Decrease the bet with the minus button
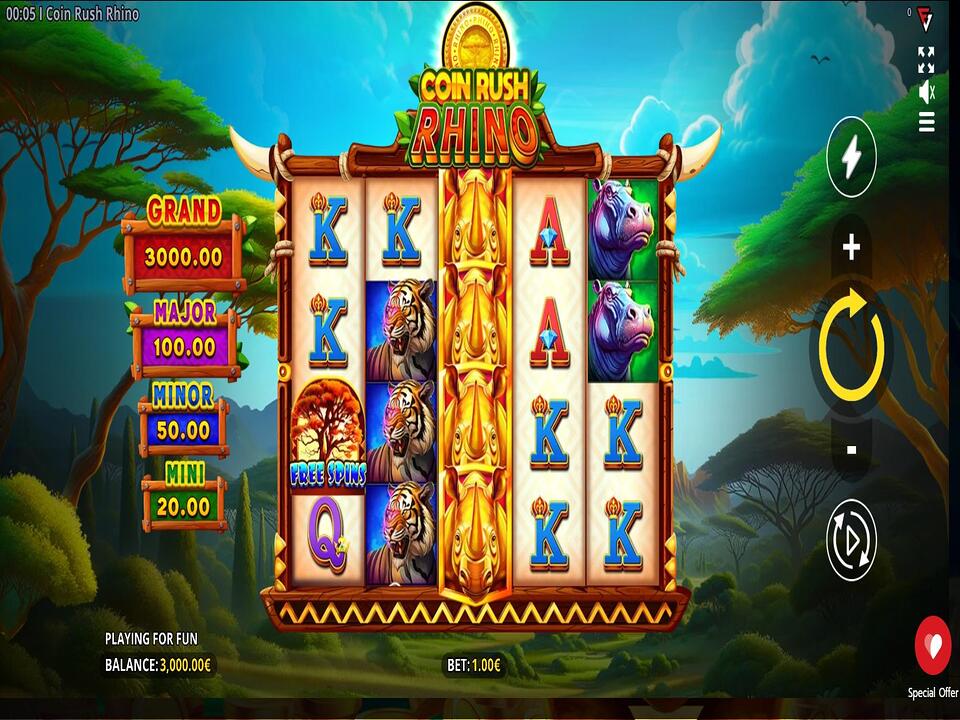The width and height of the screenshot is (960, 720). point(851,450)
